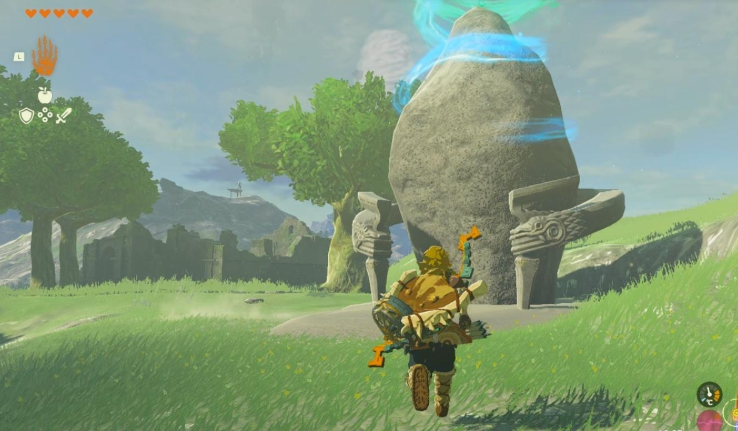738x431 pixels.
Task: Activate the orange Ultrahand ability icon
Action: coord(45,56)
